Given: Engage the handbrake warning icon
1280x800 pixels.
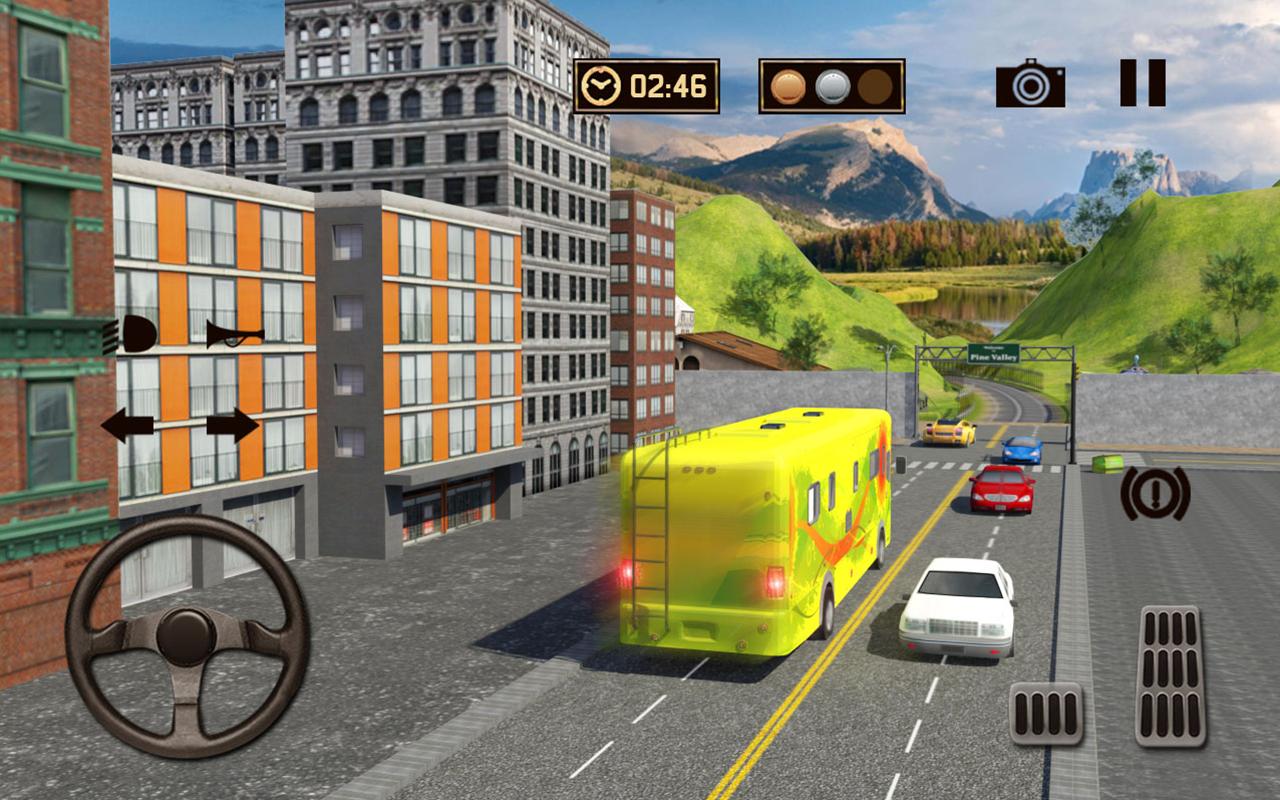Looking at the screenshot, I should click(1155, 493).
